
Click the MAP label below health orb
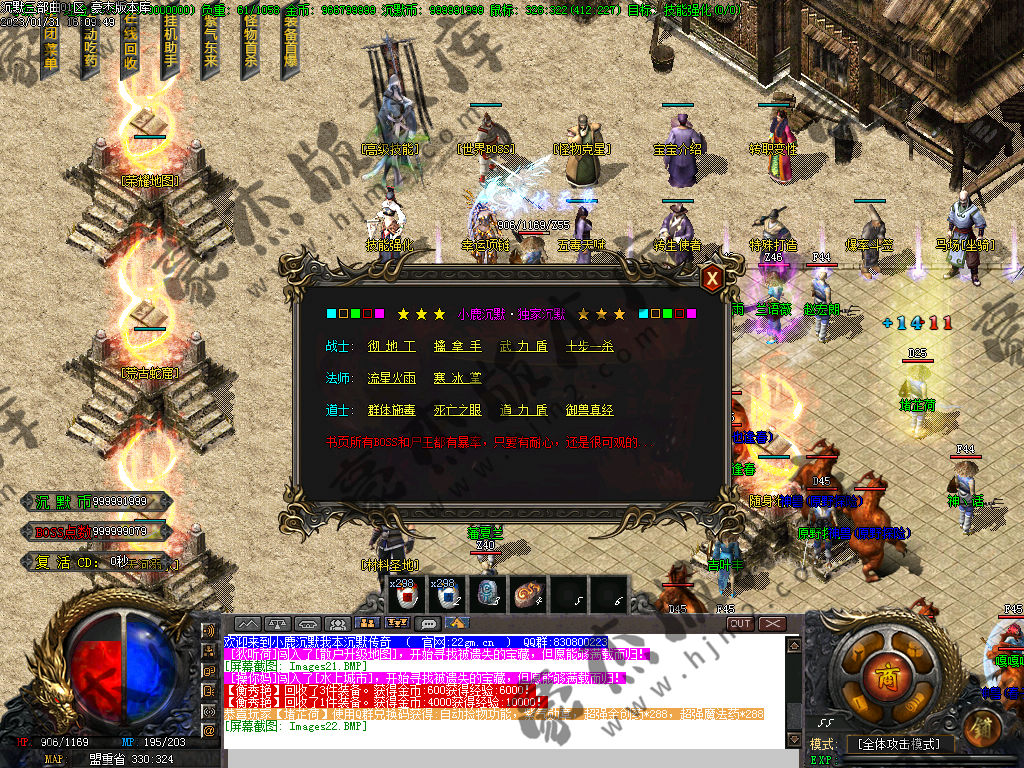[53, 760]
